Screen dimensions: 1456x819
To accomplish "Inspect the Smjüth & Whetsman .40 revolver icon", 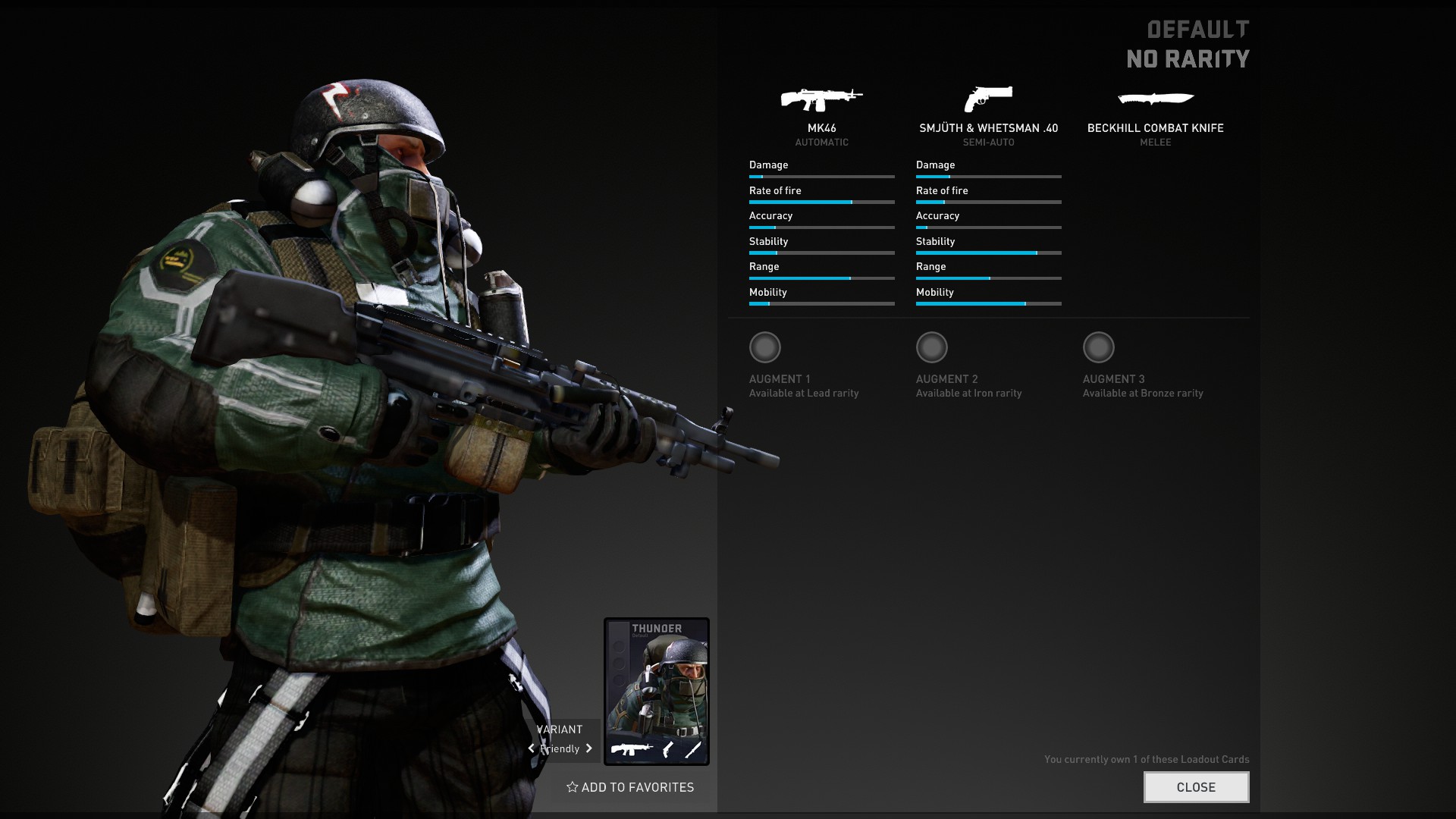I will tap(988, 99).
